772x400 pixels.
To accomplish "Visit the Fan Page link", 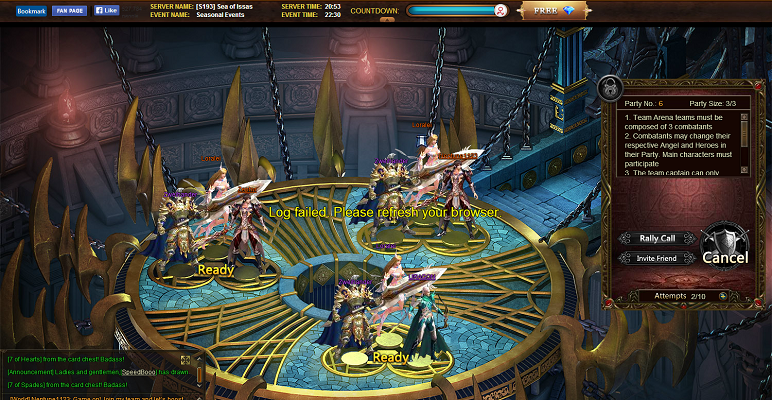I will pyautogui.click(x=70, y=10).
